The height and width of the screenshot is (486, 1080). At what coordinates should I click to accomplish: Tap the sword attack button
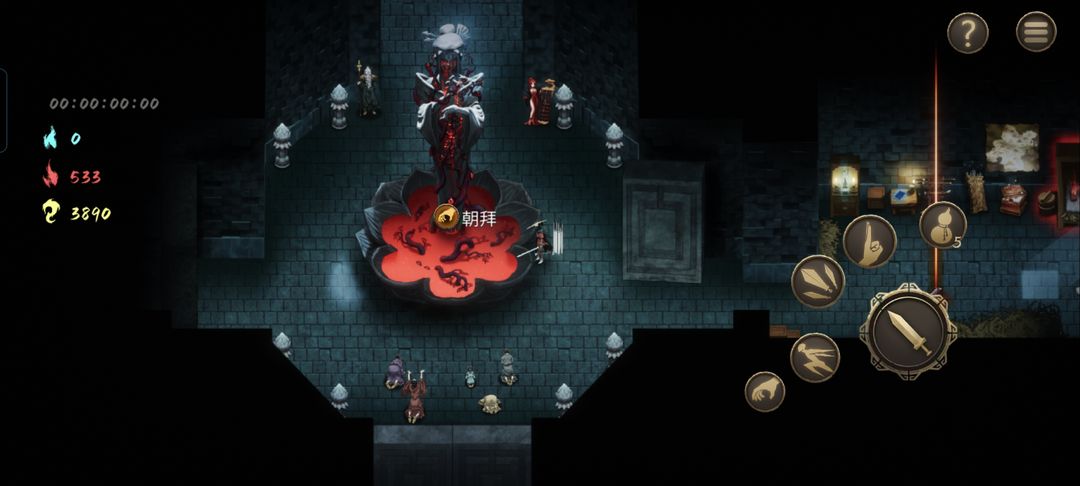(908, 331)
